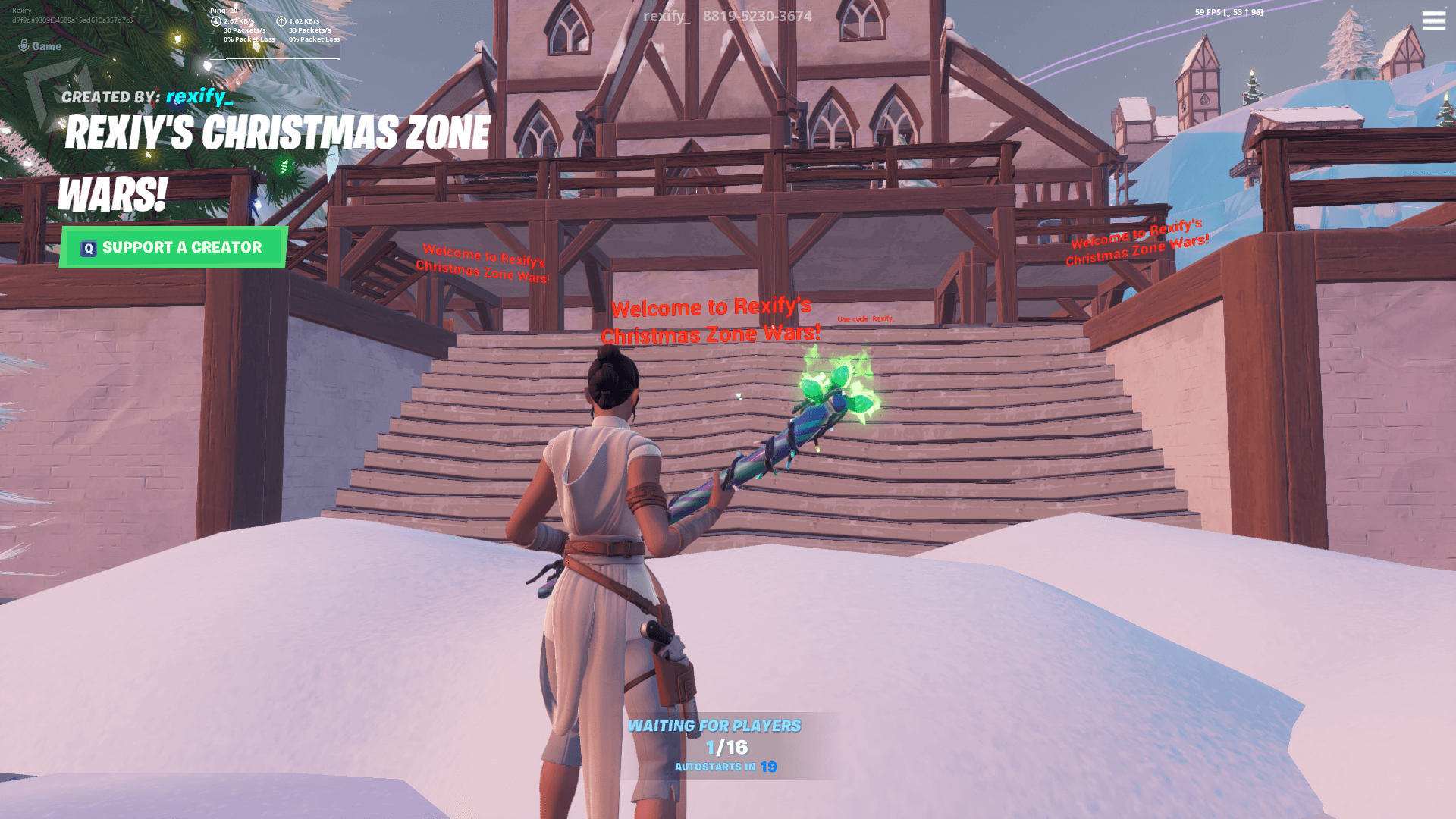The width and height of the screenshot is (1456, 819).
Task: Click the Ping: 20 network indicator
Action: (224, 10)
